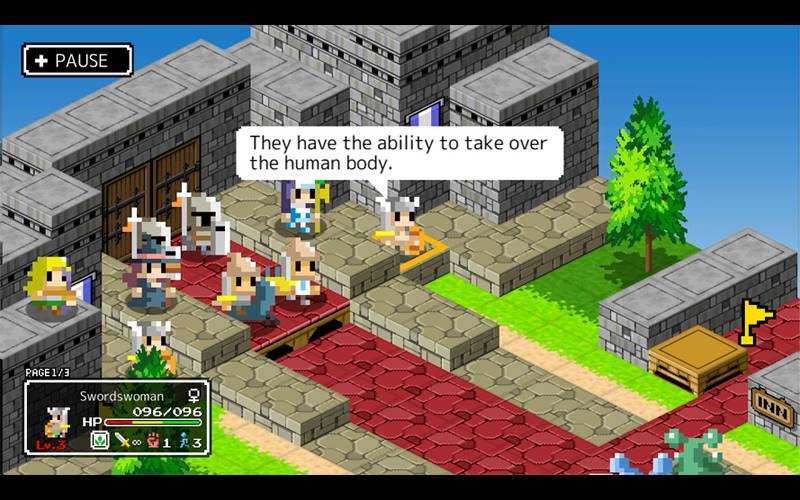Advance the dialogue speech bubble
This screenshot has width=800, height=500.
[x=399, y=152]
